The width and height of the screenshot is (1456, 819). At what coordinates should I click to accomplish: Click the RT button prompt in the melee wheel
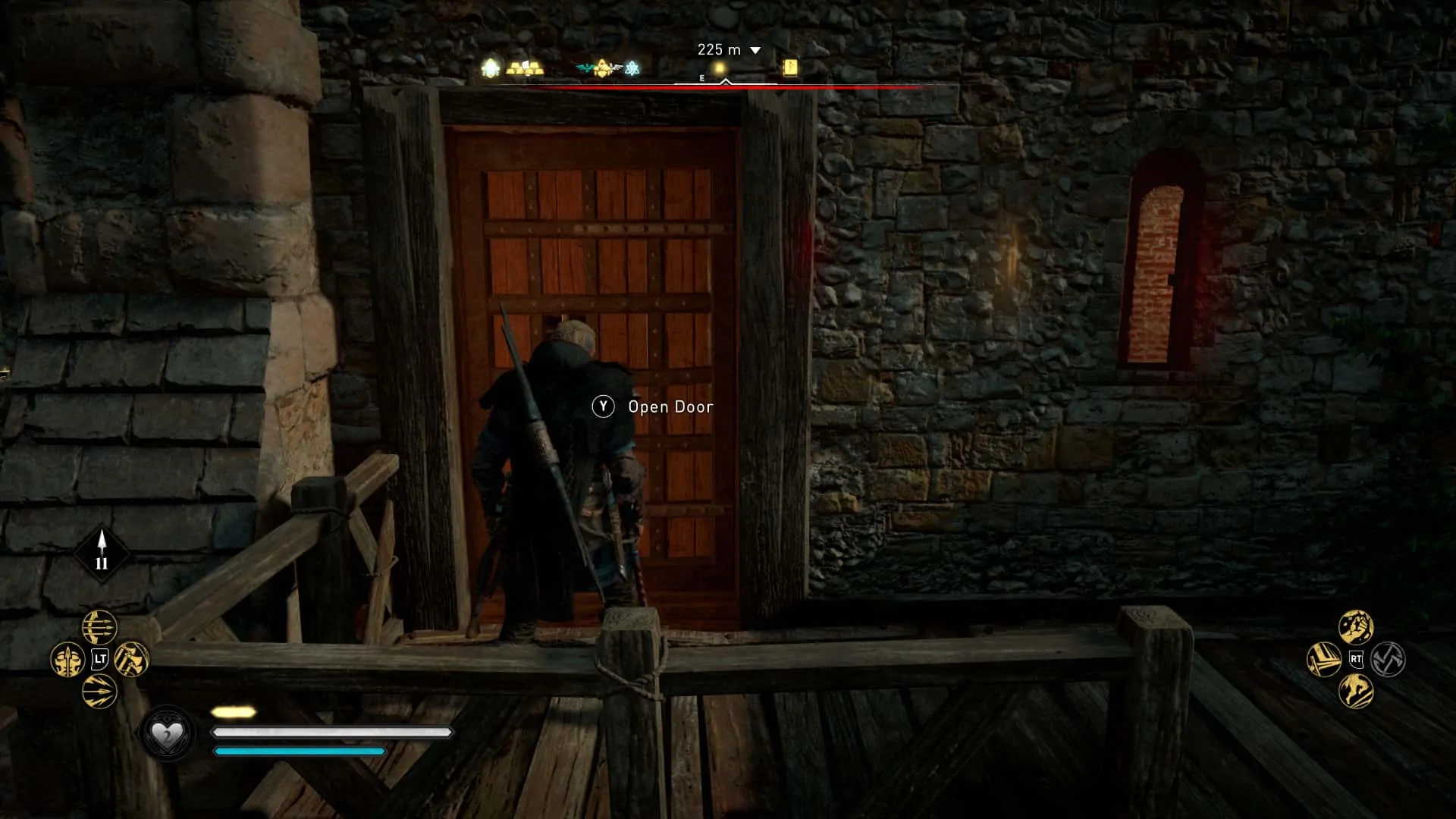point(1357,659)
